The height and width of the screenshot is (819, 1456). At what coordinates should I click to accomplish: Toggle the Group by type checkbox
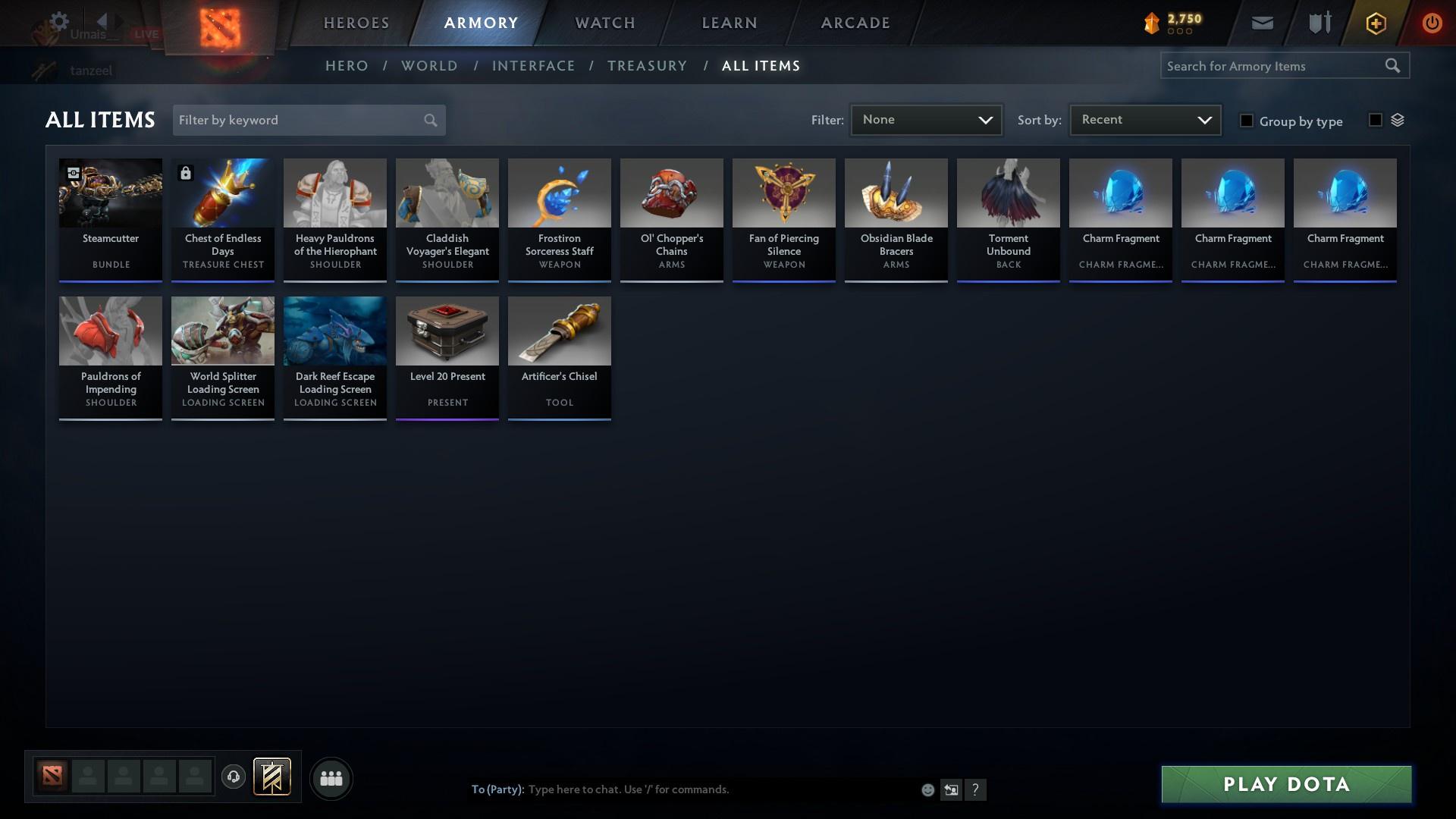click(1246, 121)
